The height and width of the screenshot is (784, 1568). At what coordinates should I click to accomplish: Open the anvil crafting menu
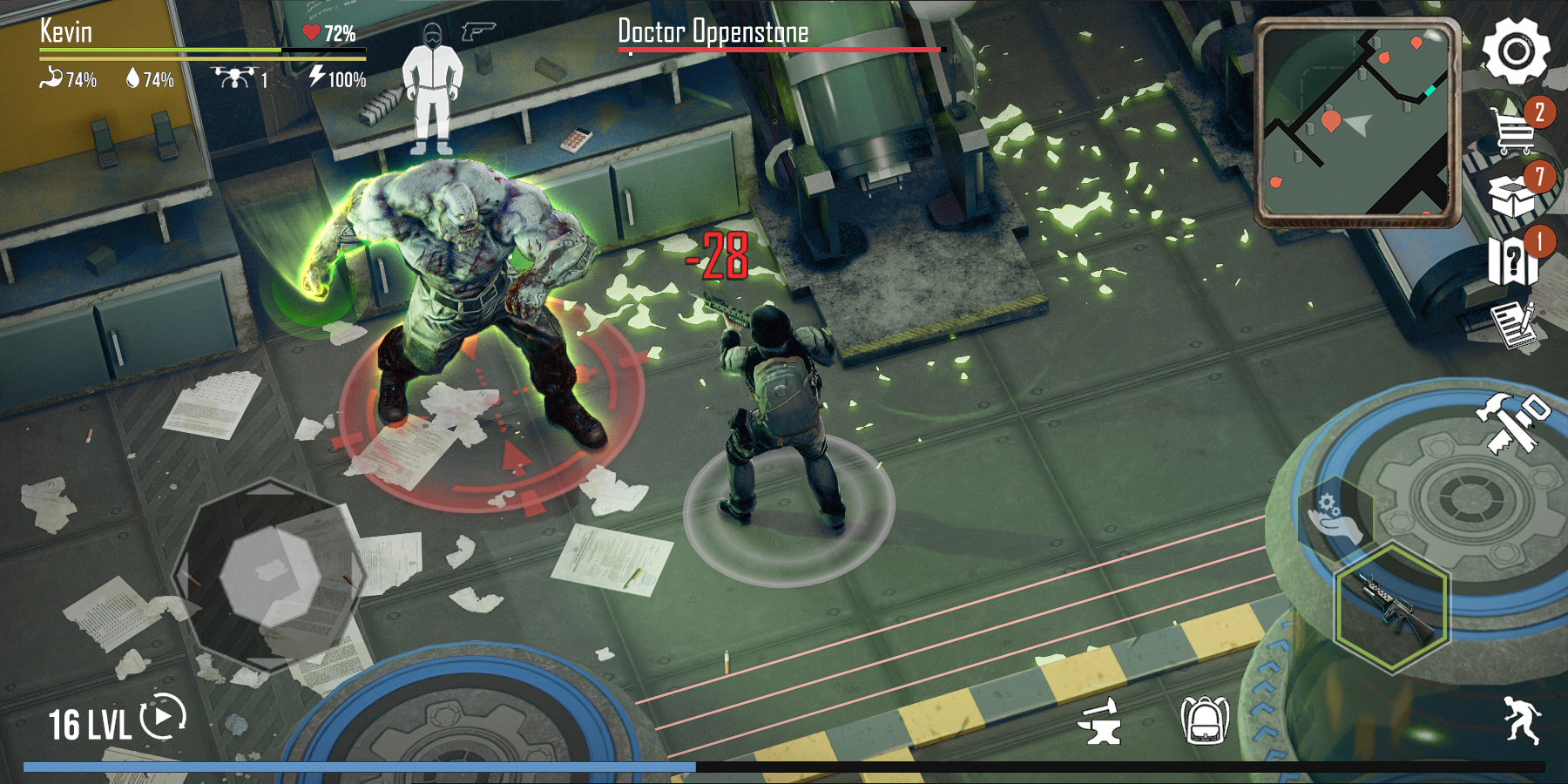coord(1099,721)
